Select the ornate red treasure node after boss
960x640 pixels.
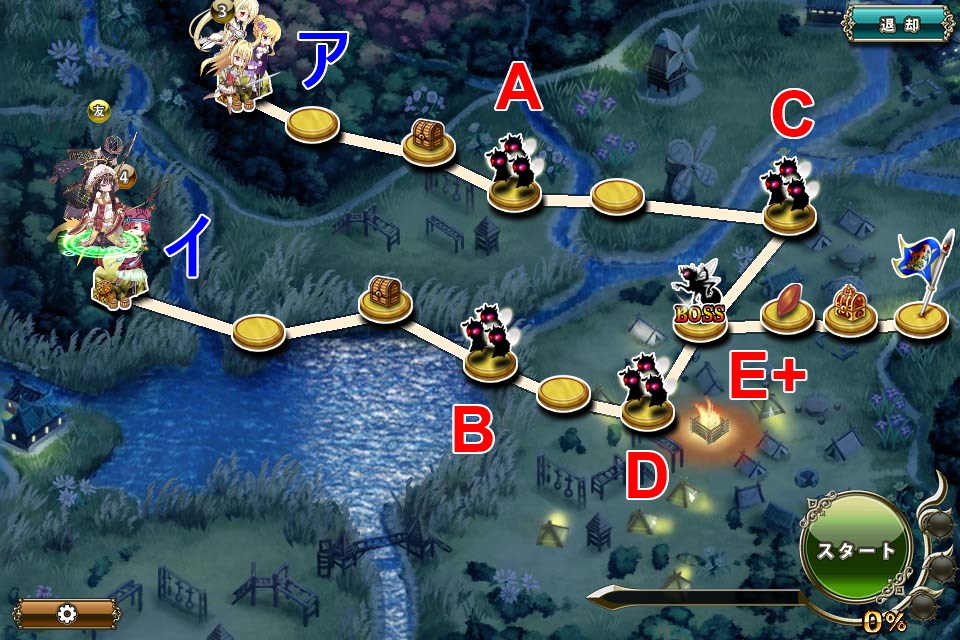point(850,308)
